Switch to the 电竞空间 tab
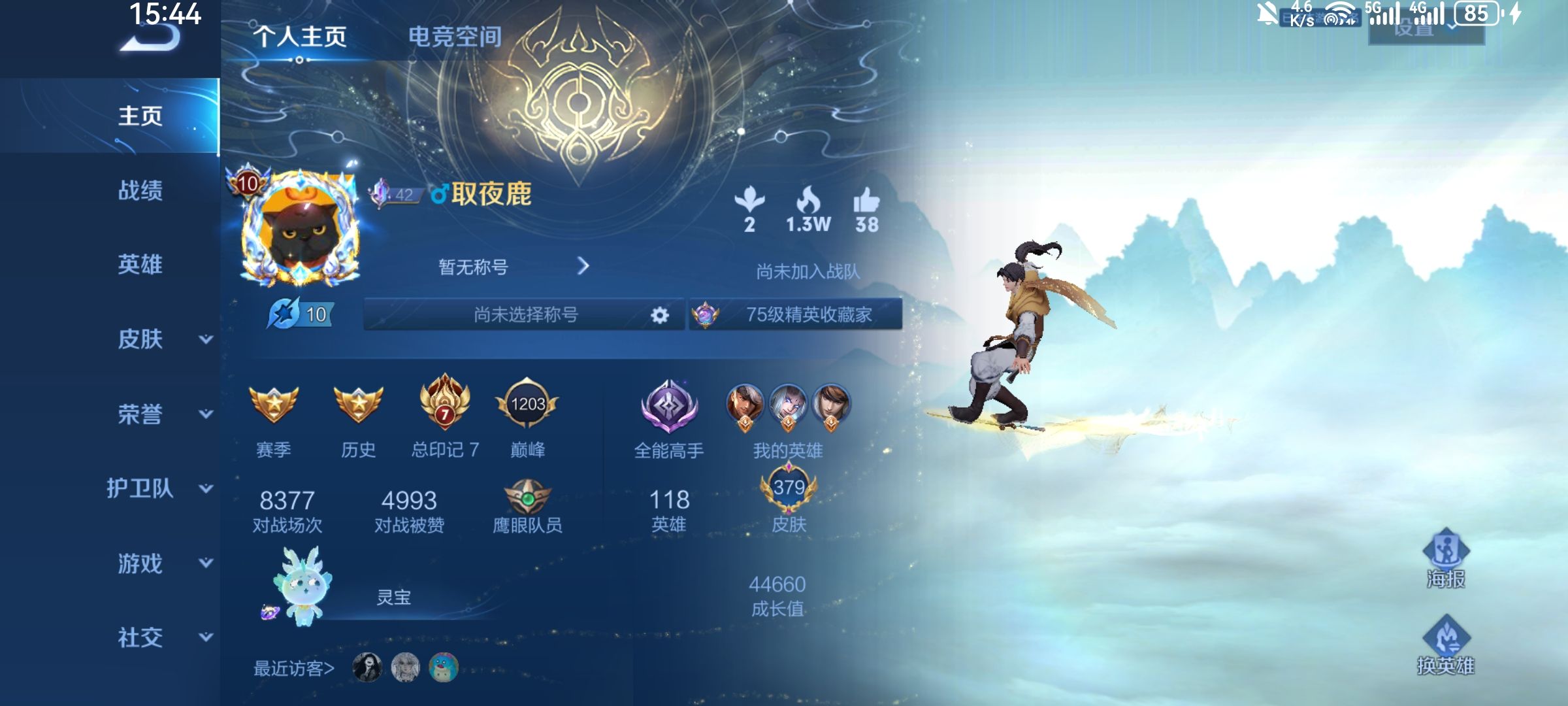 coord(455,37)
